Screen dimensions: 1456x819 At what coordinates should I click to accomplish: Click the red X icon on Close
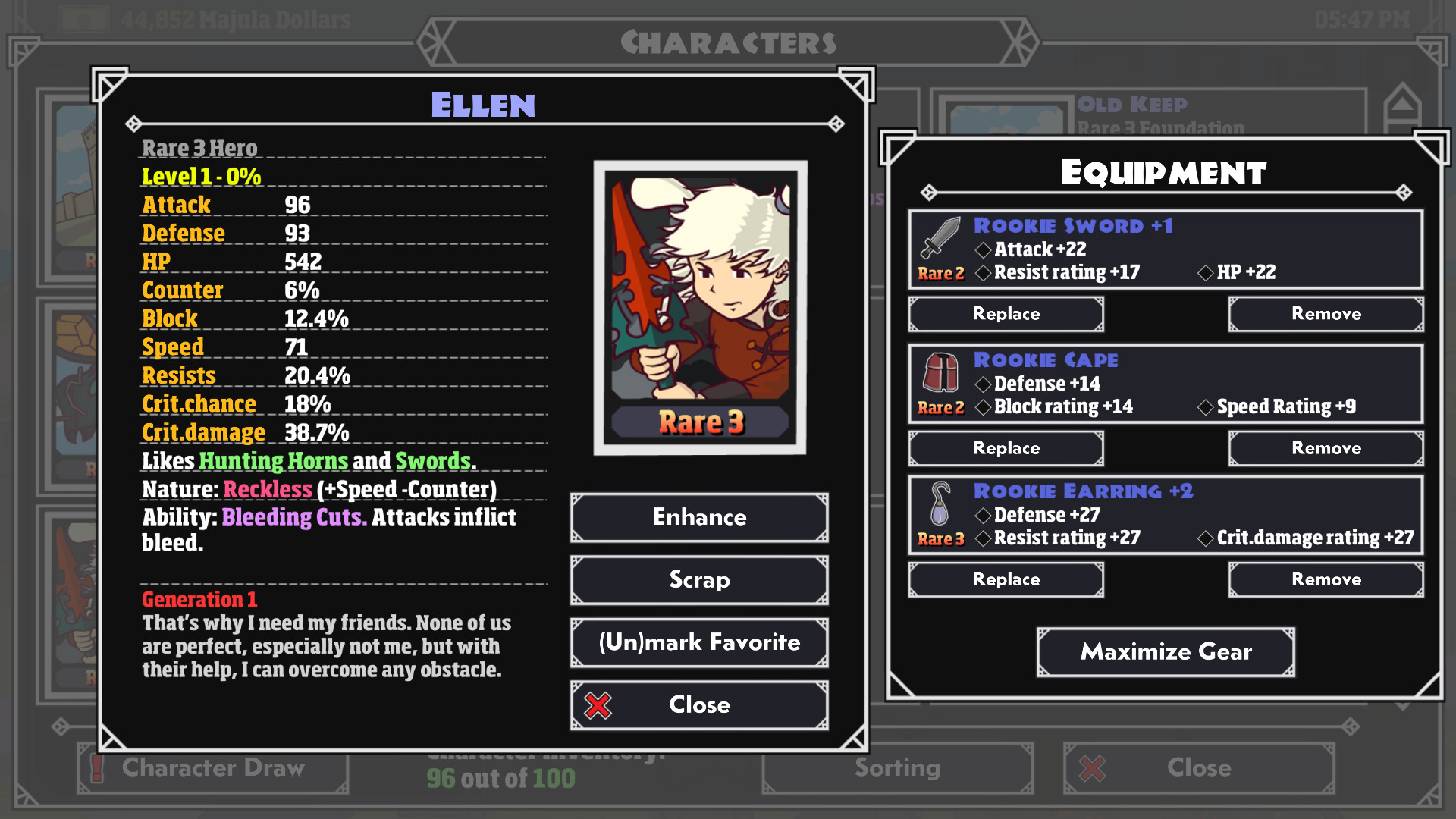point(598,704)
